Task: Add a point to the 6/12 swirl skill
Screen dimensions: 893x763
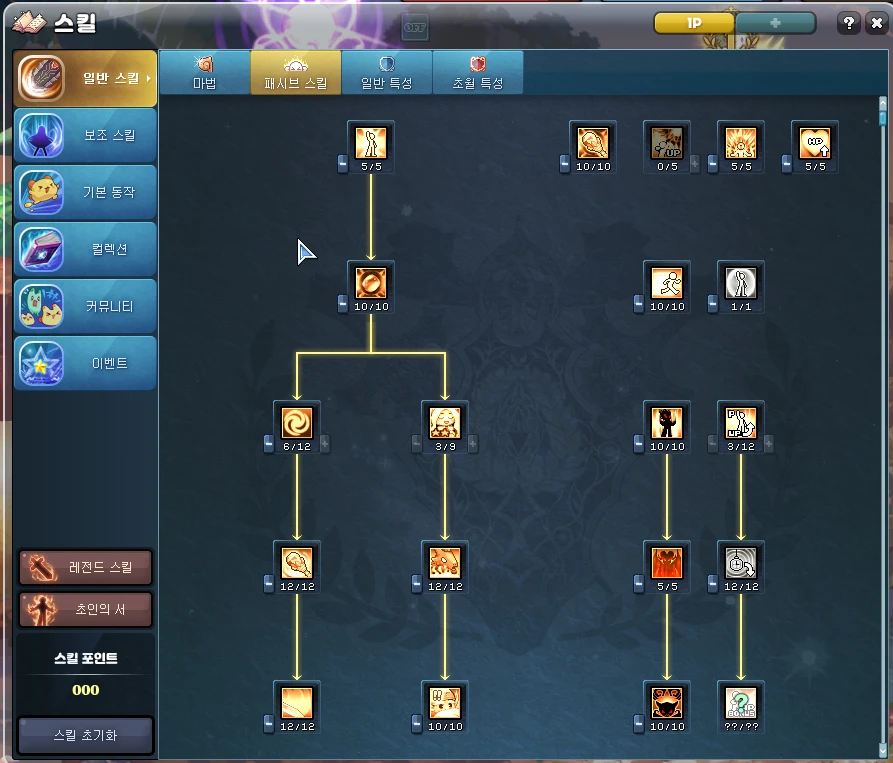Action: coord(325,444)
